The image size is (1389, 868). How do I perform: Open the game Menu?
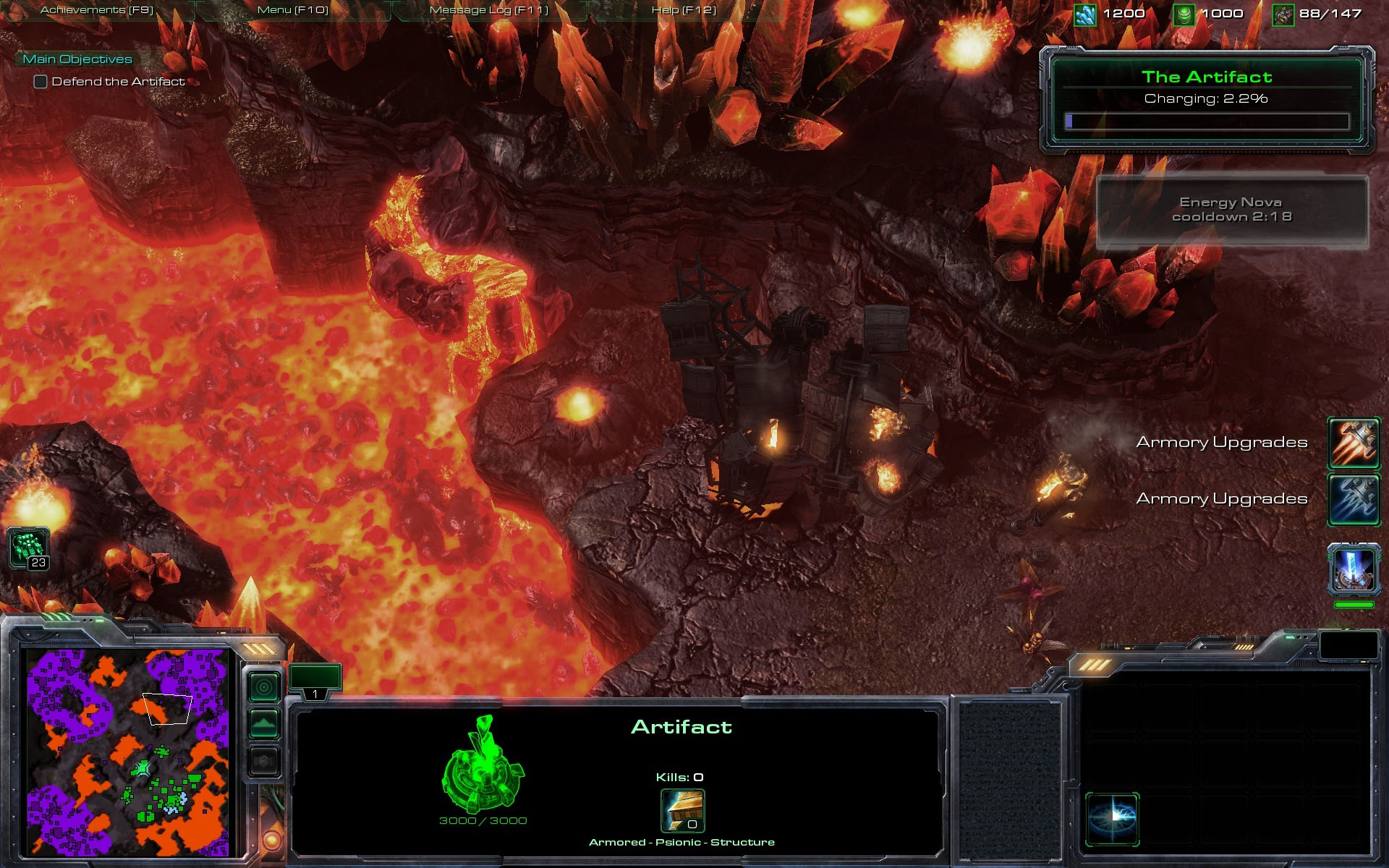tap(293, 10)
